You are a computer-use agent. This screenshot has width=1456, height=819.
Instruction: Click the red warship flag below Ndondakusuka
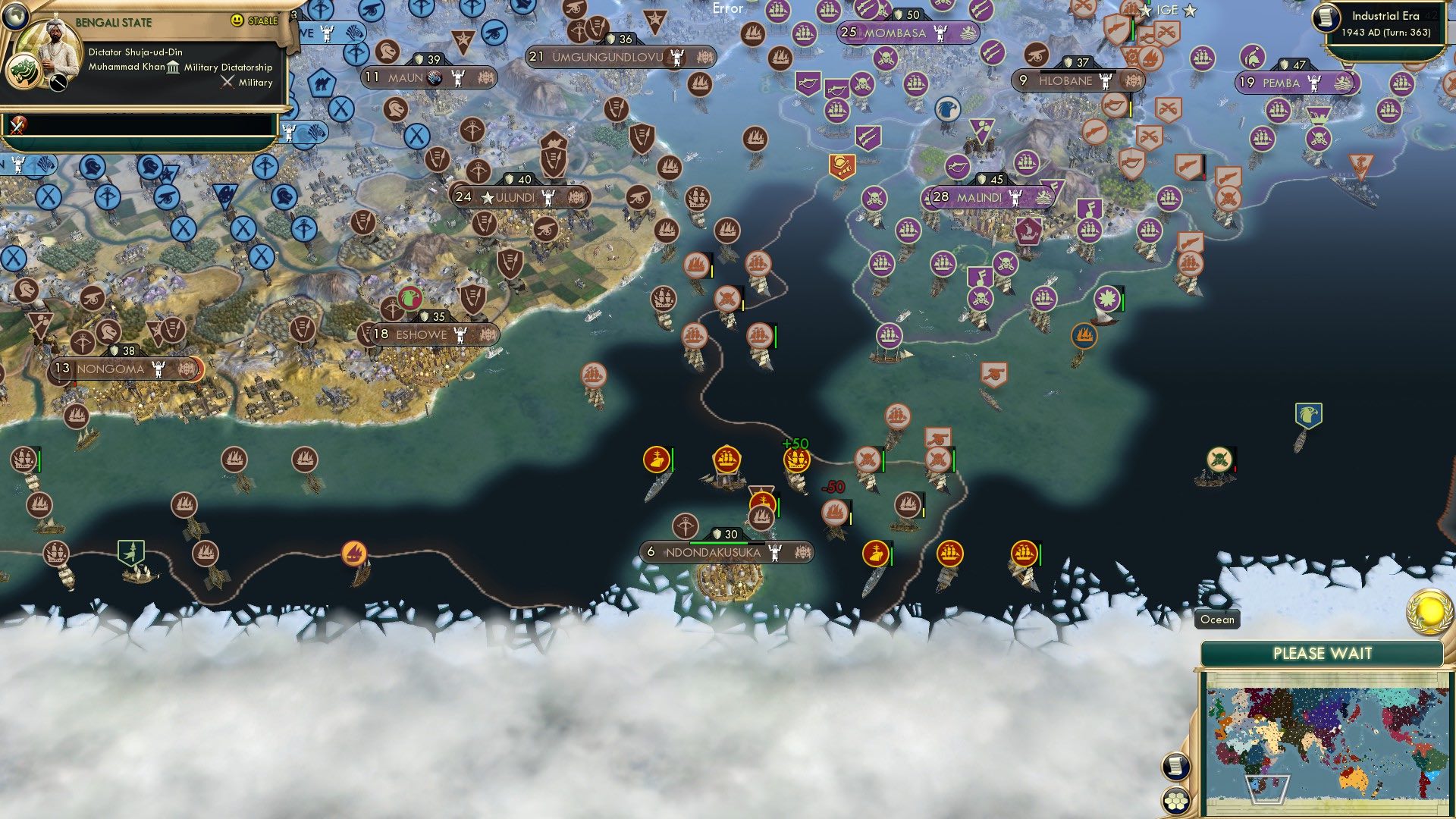[x=877, y=553]
